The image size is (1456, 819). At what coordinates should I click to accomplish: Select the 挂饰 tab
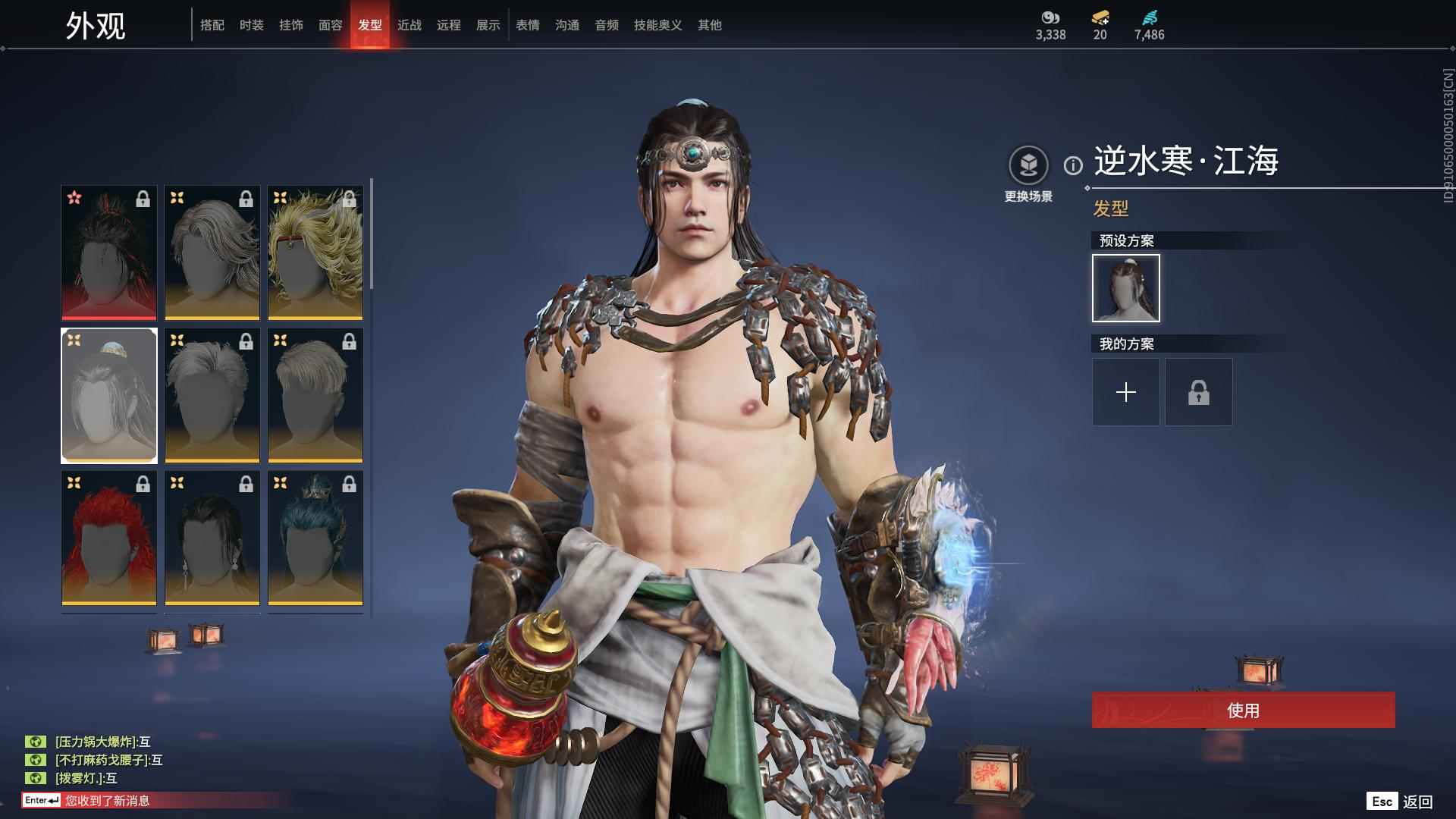290,25
